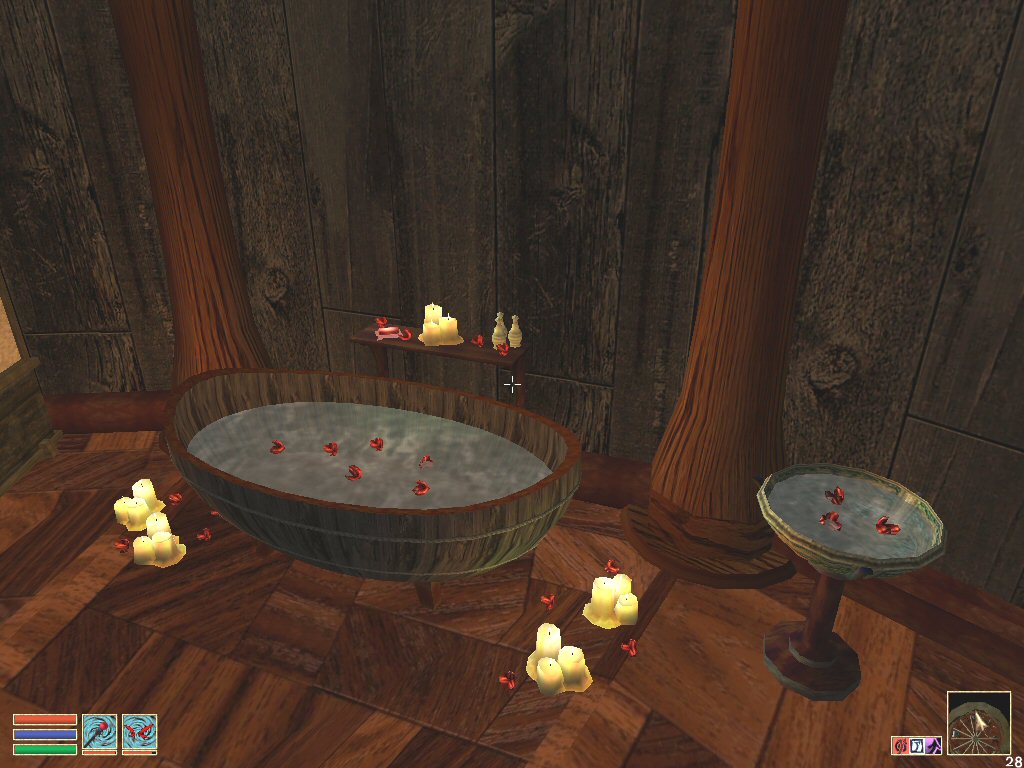1024x768 pixels.
Task: Inspect the blue-and-white active effect icon
Action: [916, 745]
